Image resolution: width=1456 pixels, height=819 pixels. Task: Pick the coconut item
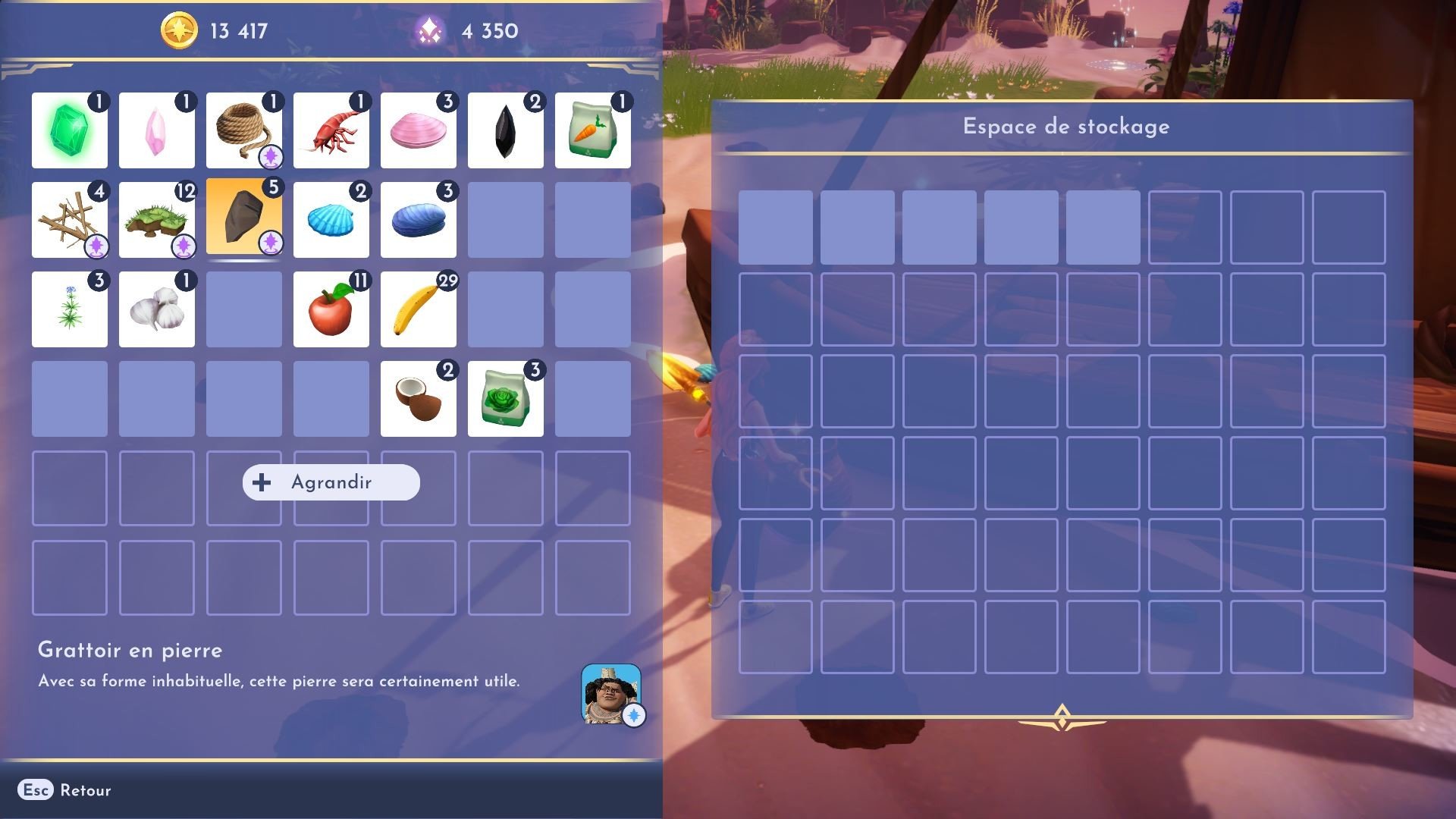click(x=418, y=398)
